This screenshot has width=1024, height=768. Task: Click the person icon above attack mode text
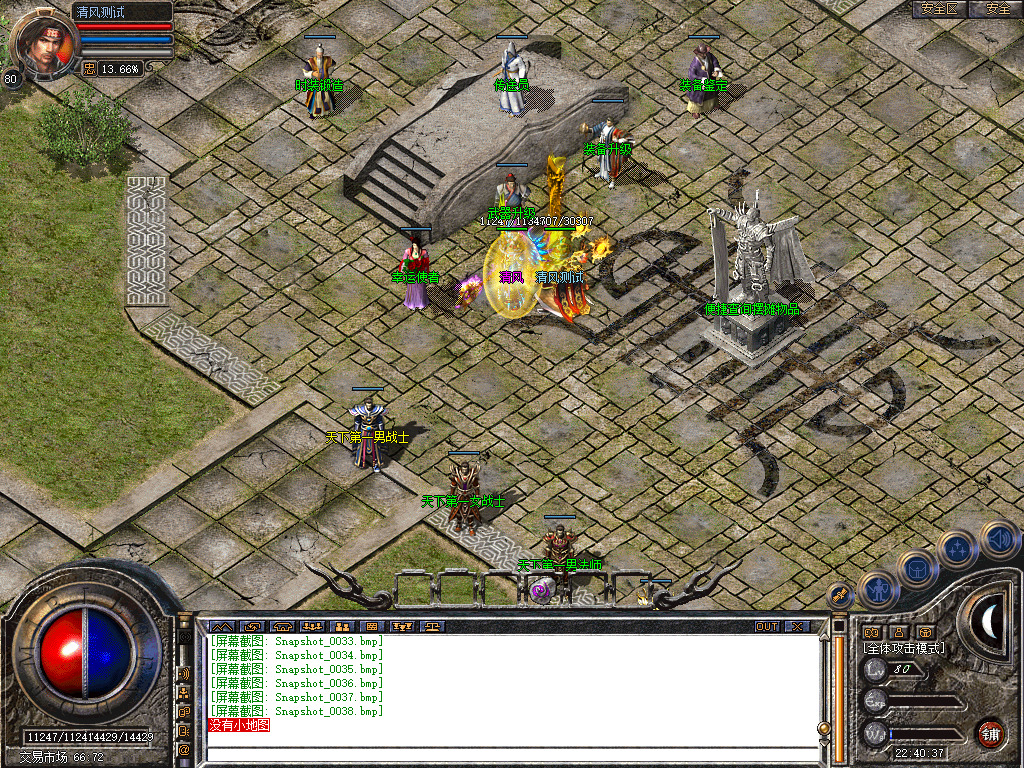[898, 632]
